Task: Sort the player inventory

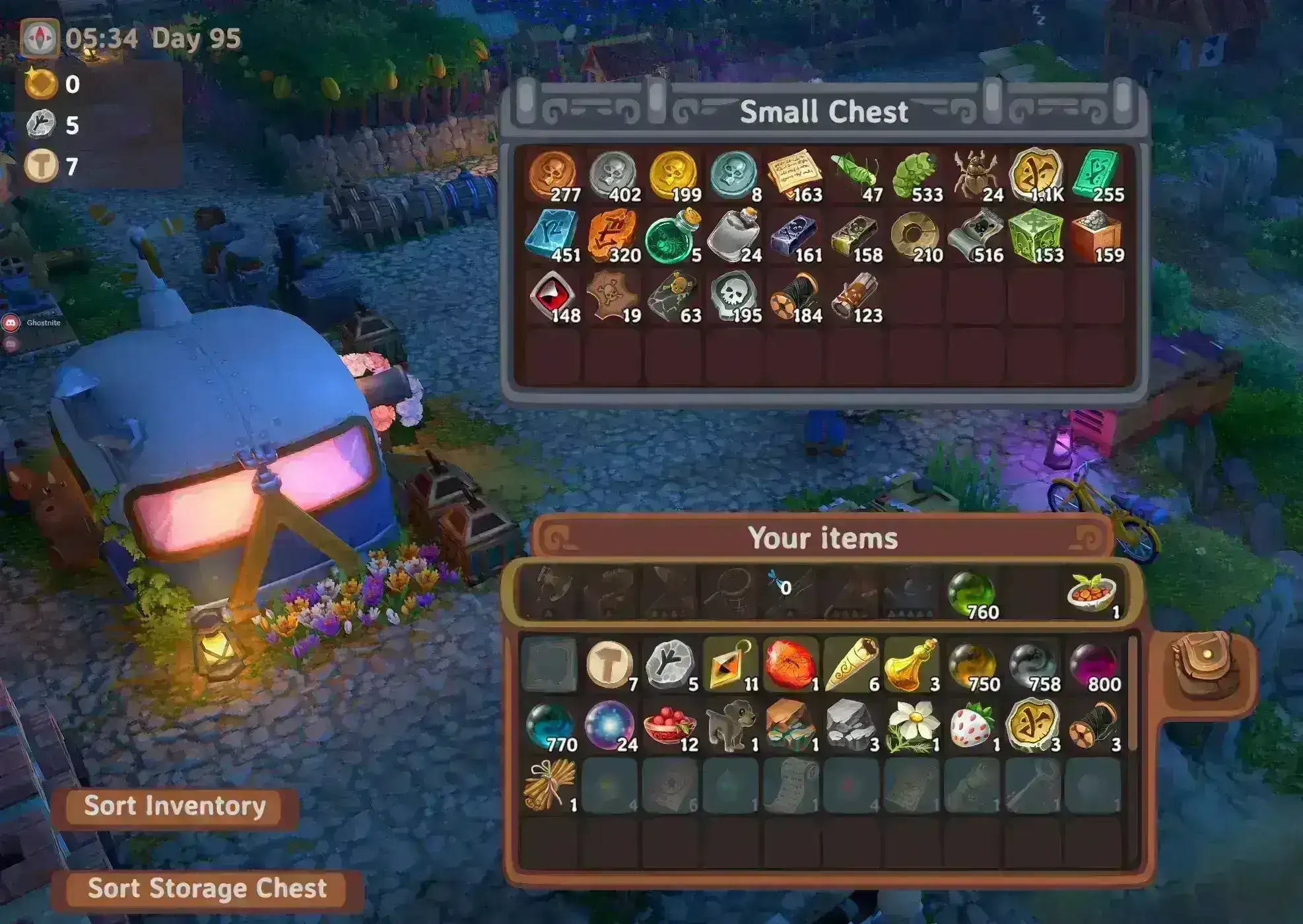Action: coord(175,806)
